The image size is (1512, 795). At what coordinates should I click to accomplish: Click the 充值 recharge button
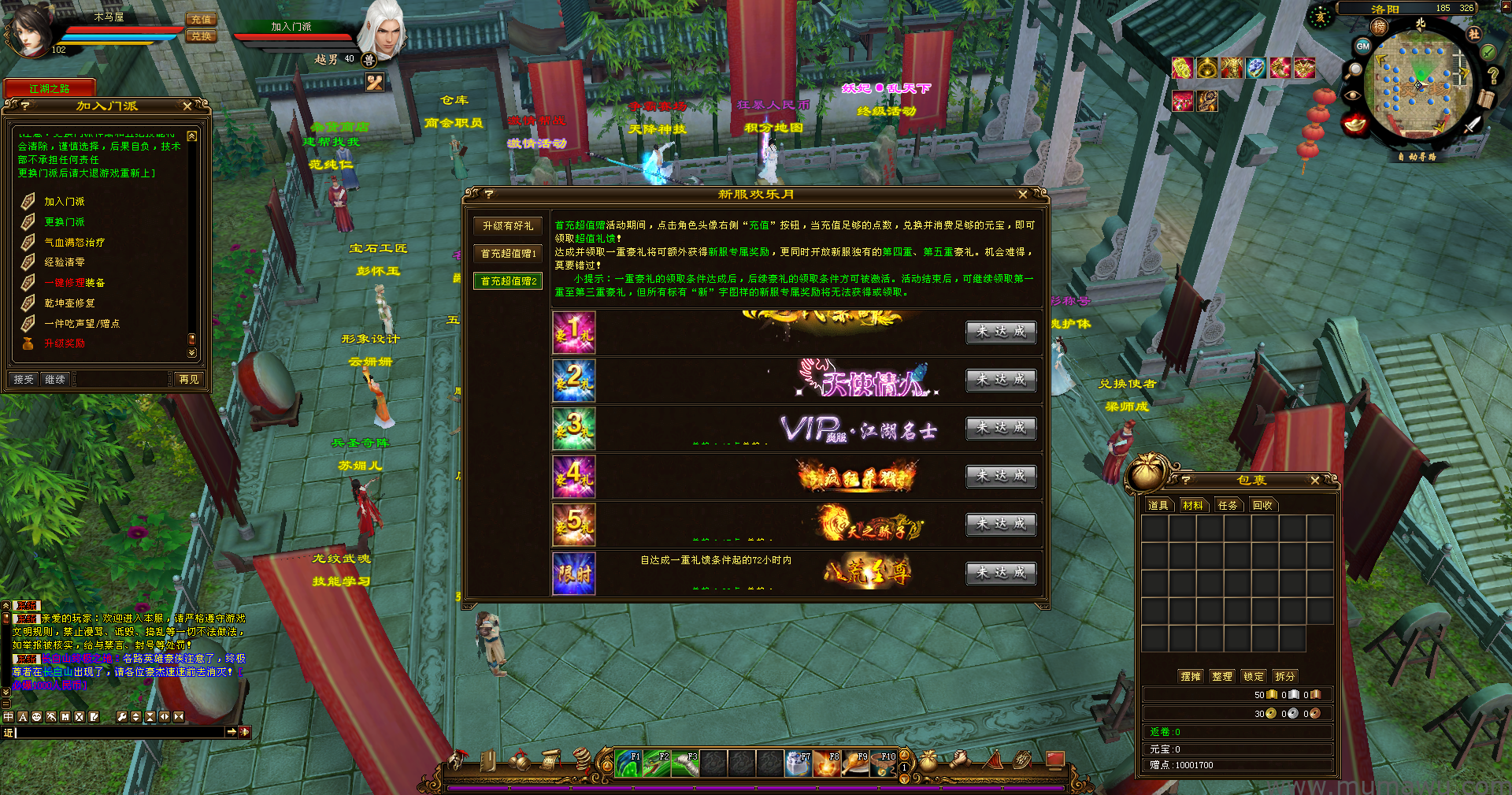201,20
